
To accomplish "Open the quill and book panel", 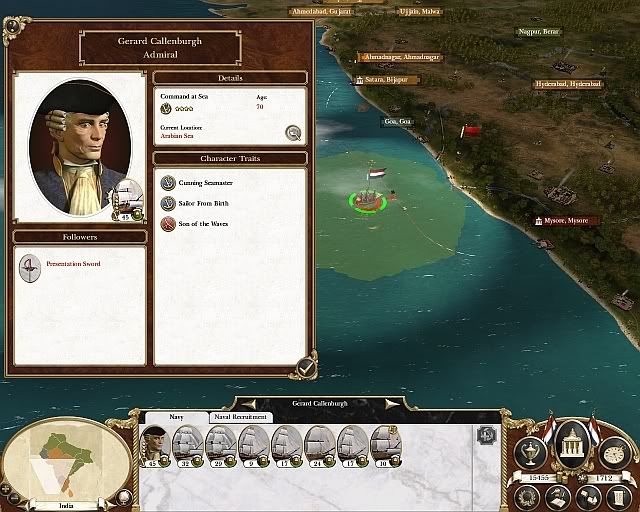I will tap(556, 496).
